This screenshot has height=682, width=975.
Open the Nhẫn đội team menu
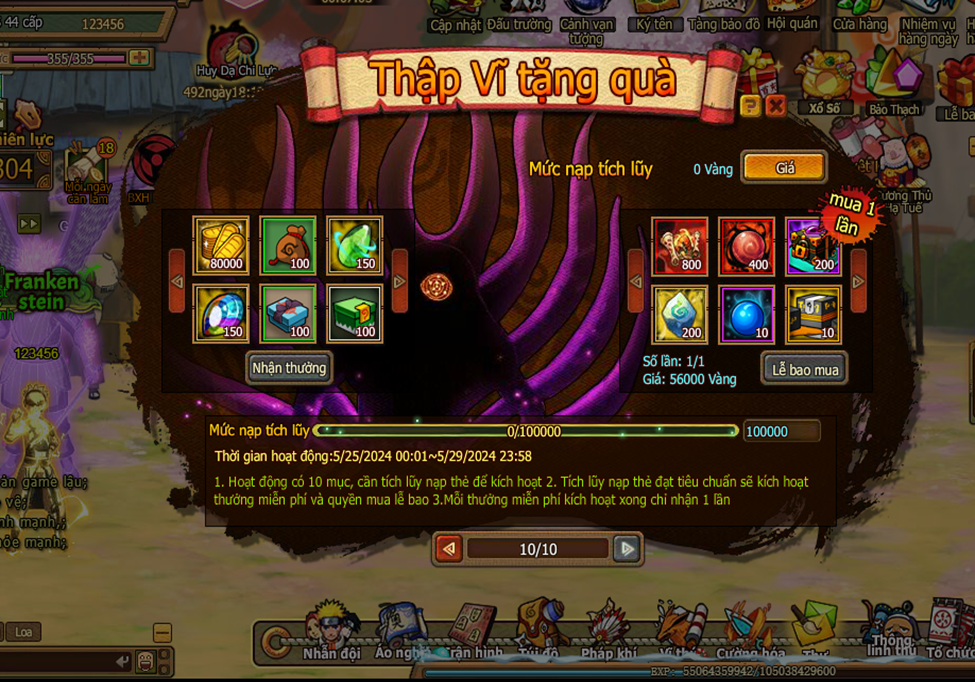pos(332,630)
